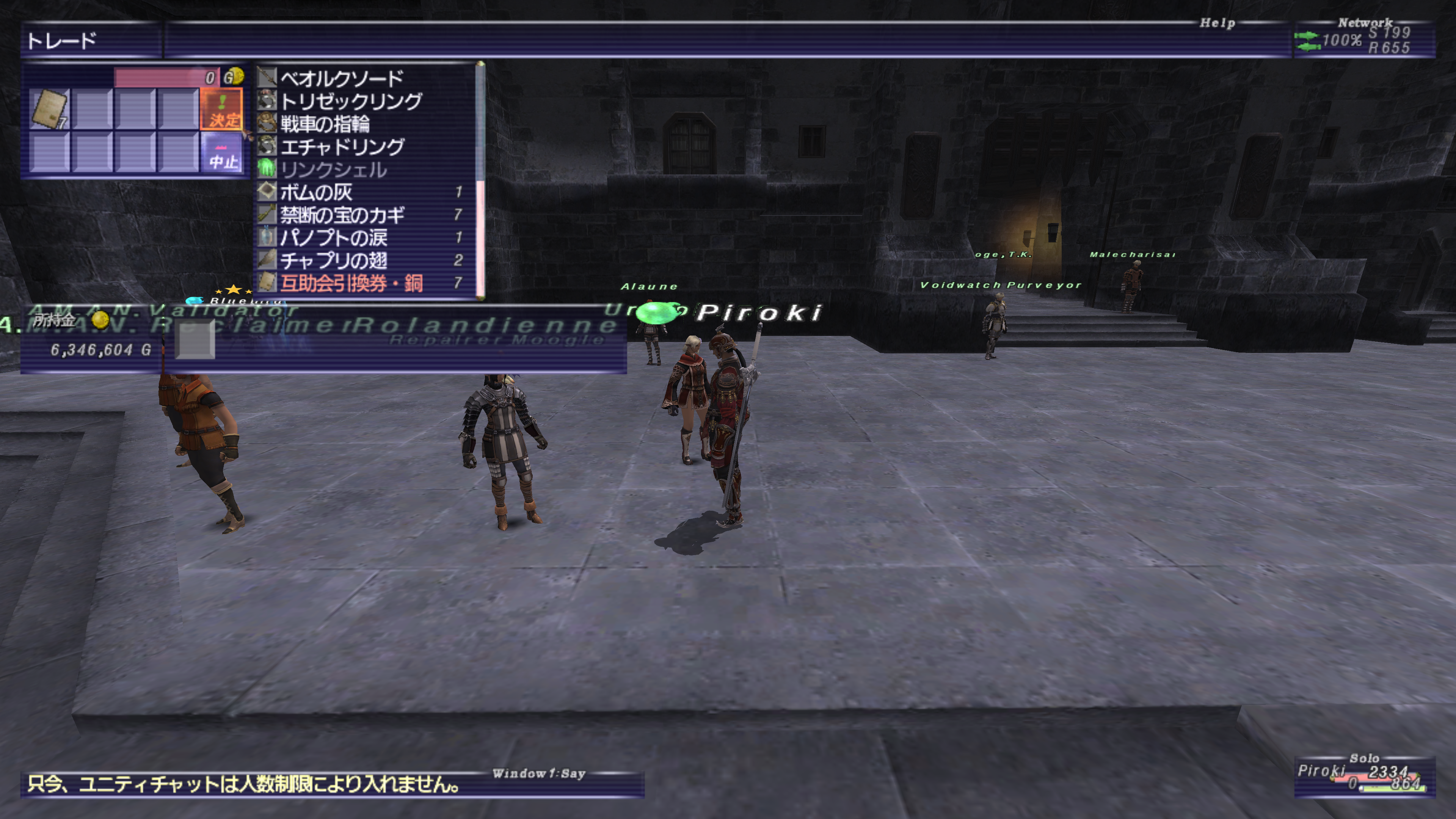1456x819 pixels.
Task: Click the Window 1: Say chat box
Action: click(333, 784)
